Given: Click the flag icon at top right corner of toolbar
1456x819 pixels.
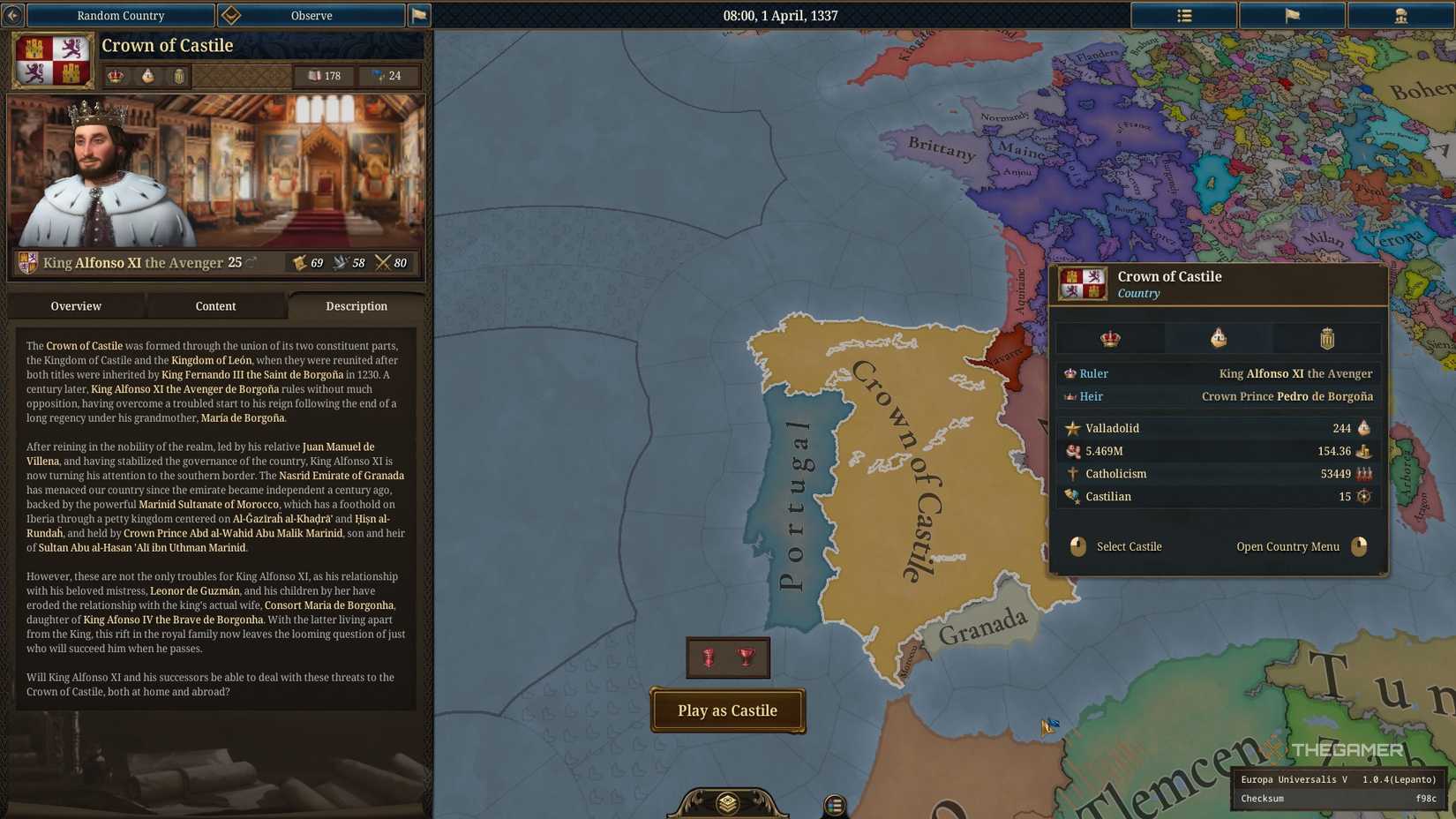Looking at the screenshot, I should click(1292, 15).
